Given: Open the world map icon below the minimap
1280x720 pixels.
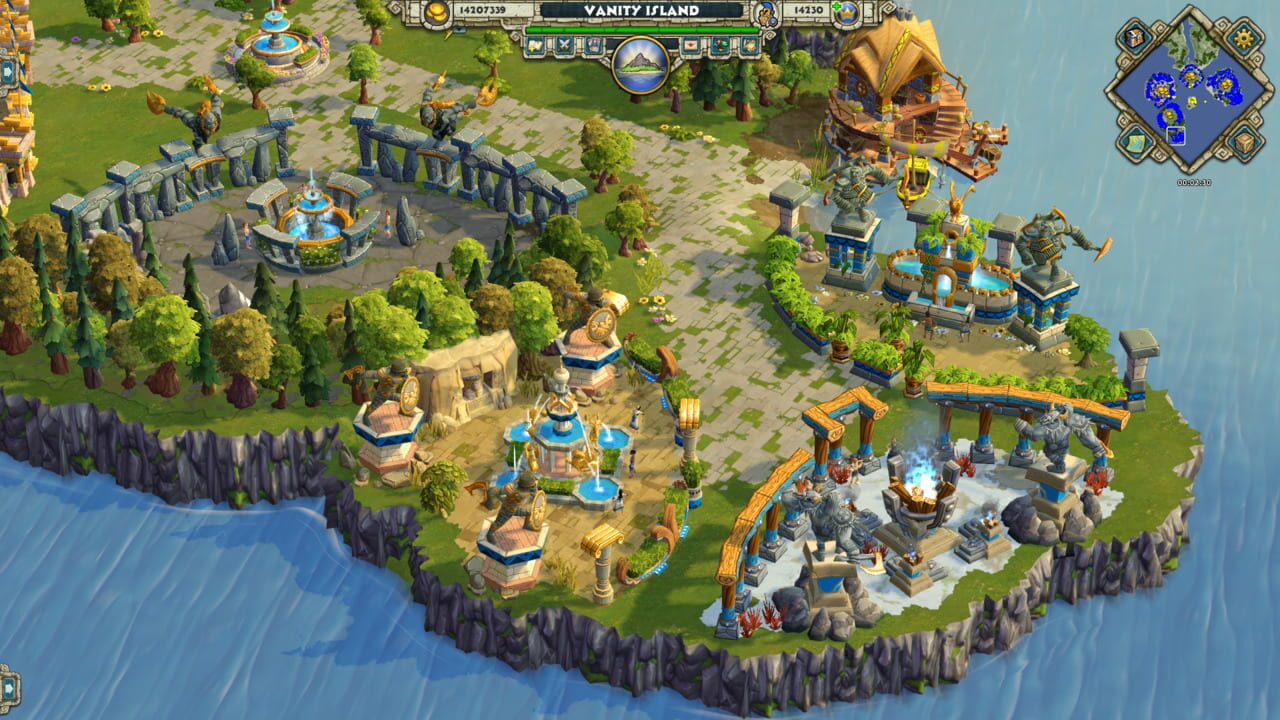Looking at the screenshot, I should pos(1134,141).
